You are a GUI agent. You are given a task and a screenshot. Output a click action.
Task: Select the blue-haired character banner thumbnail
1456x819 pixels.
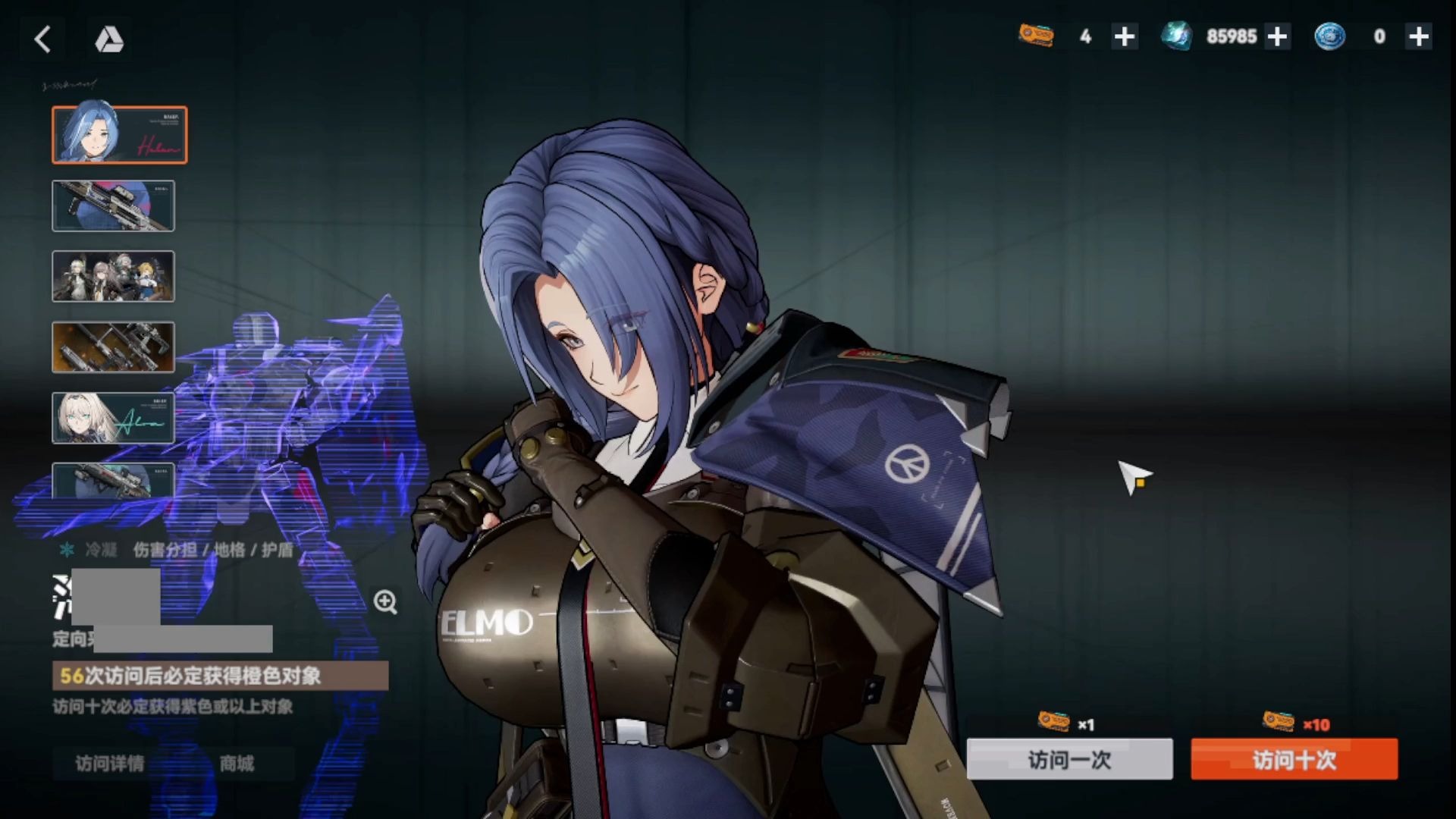(x=119, y=135)
